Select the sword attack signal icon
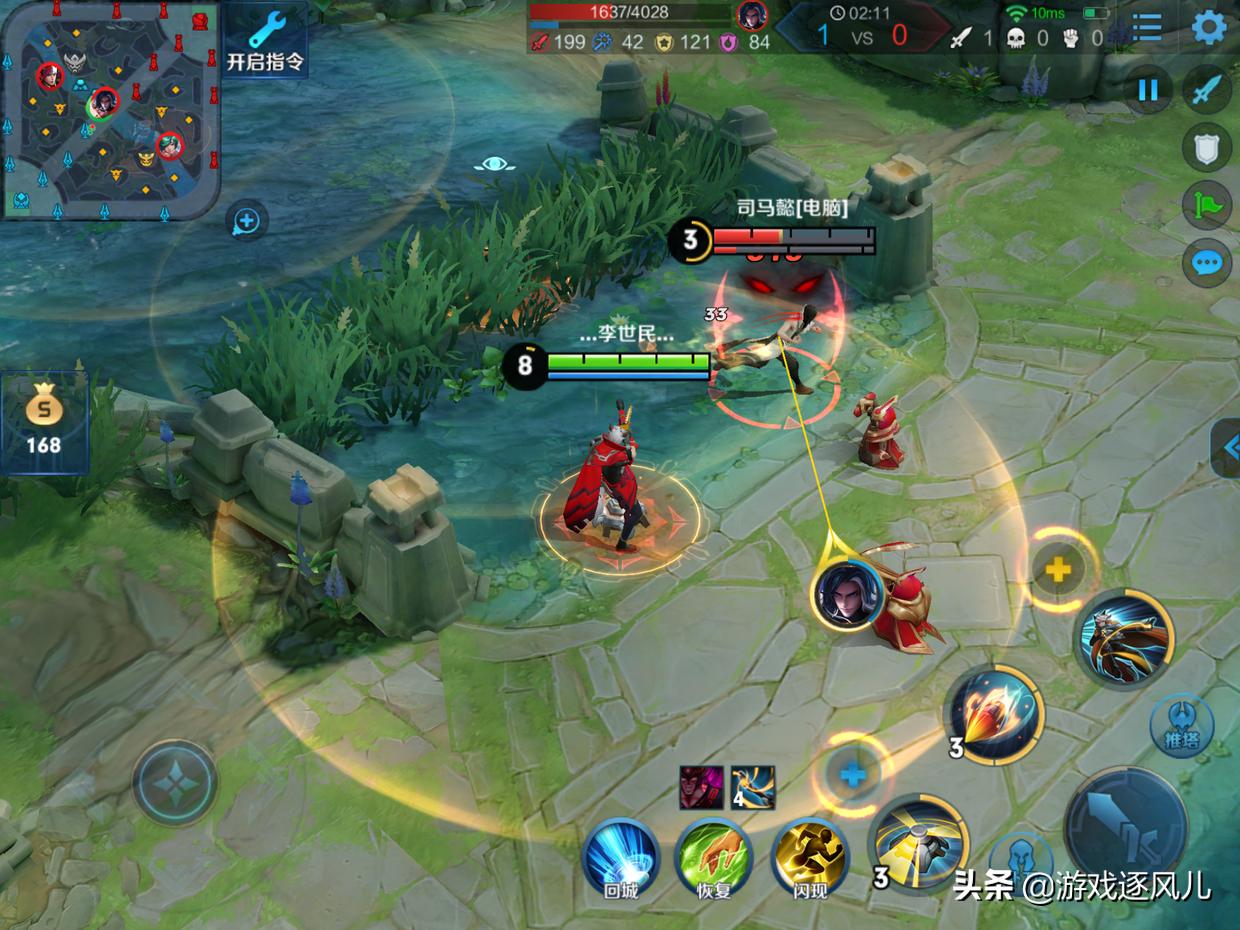1240x930 pixels. pyautogui.click(x=1207, y=91)
